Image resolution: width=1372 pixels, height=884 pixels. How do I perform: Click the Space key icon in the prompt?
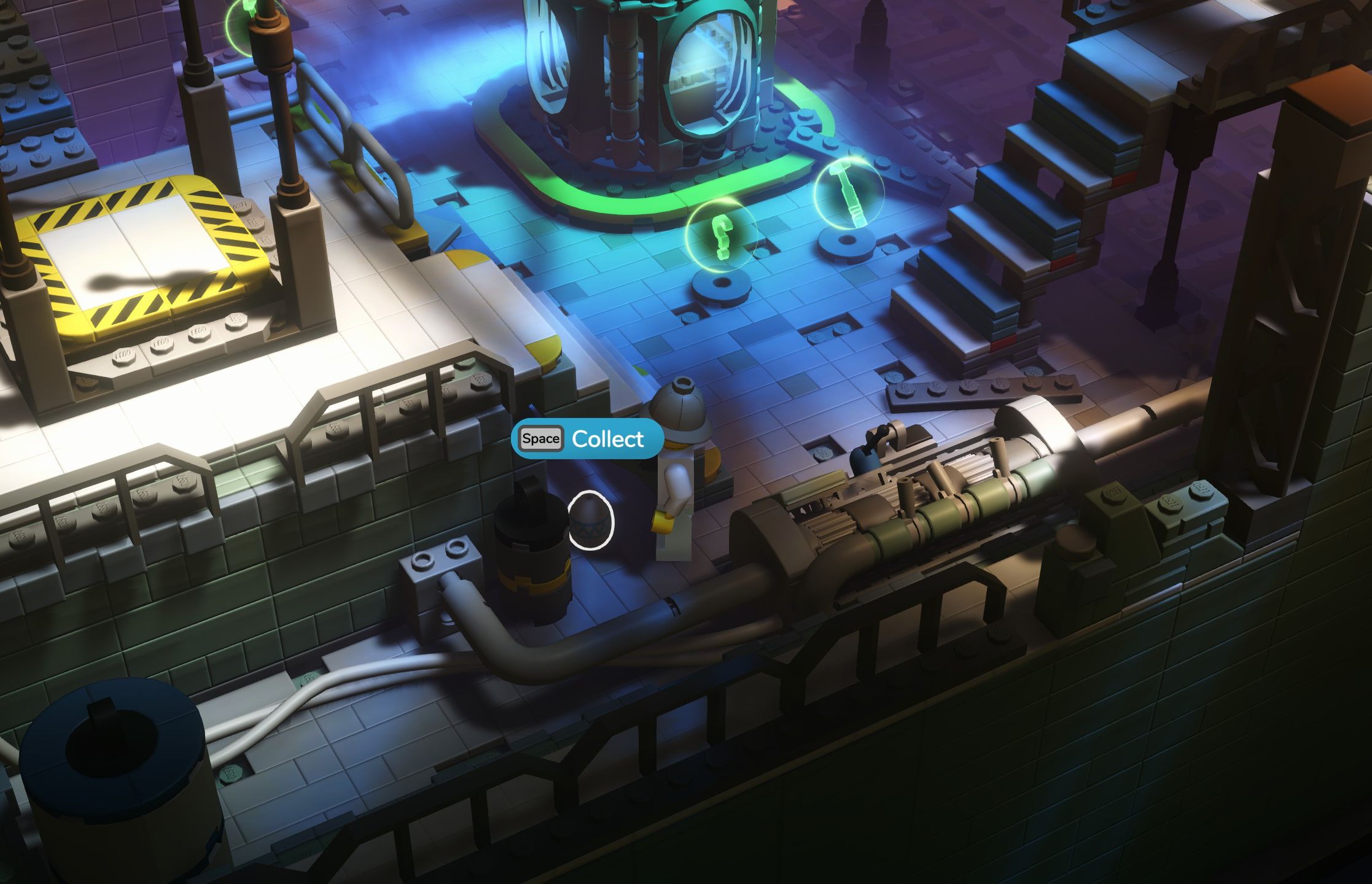(x=539, y=439)
